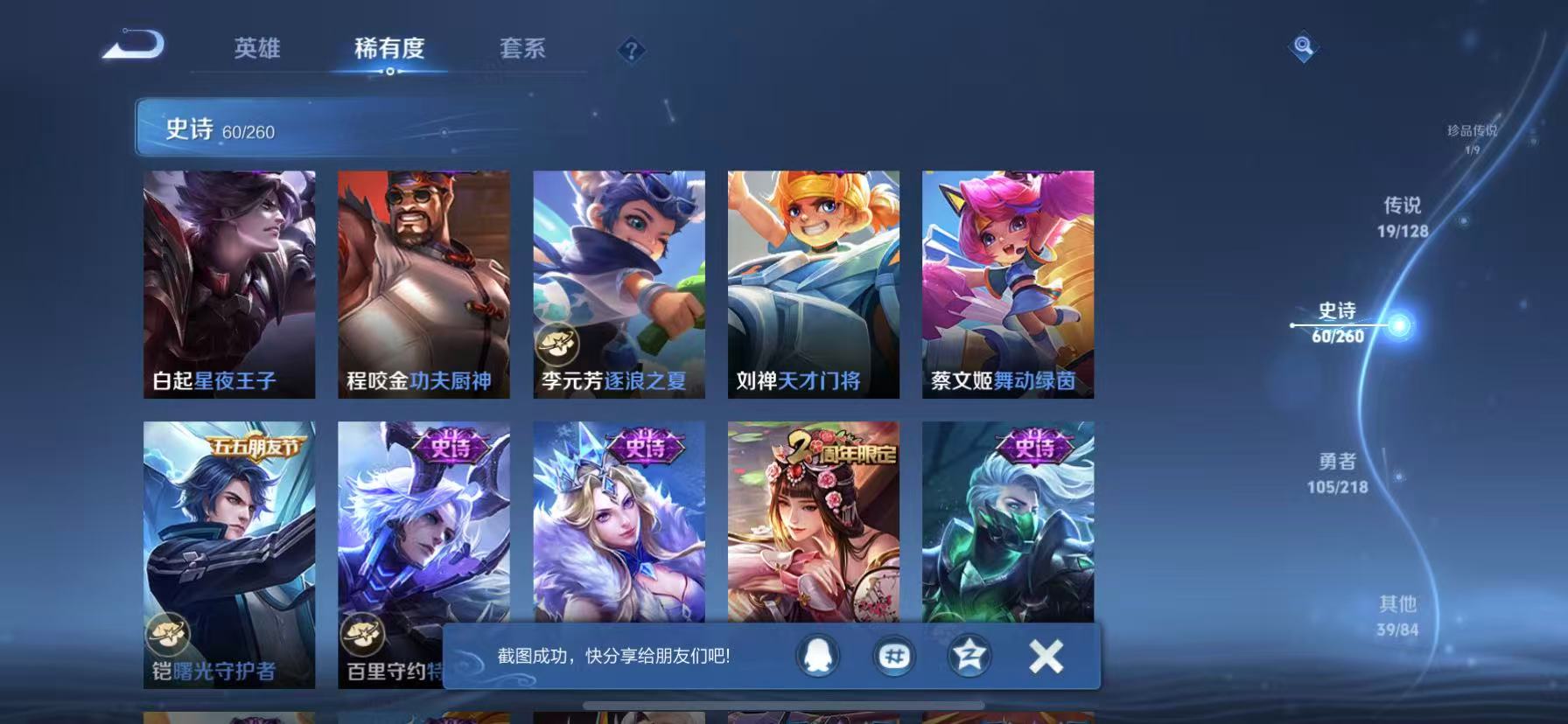The height and width of the screenshot is (724, 1568).
Task: Click the glowing 史诗 node on the progress line
Action: pos(1400,324)
